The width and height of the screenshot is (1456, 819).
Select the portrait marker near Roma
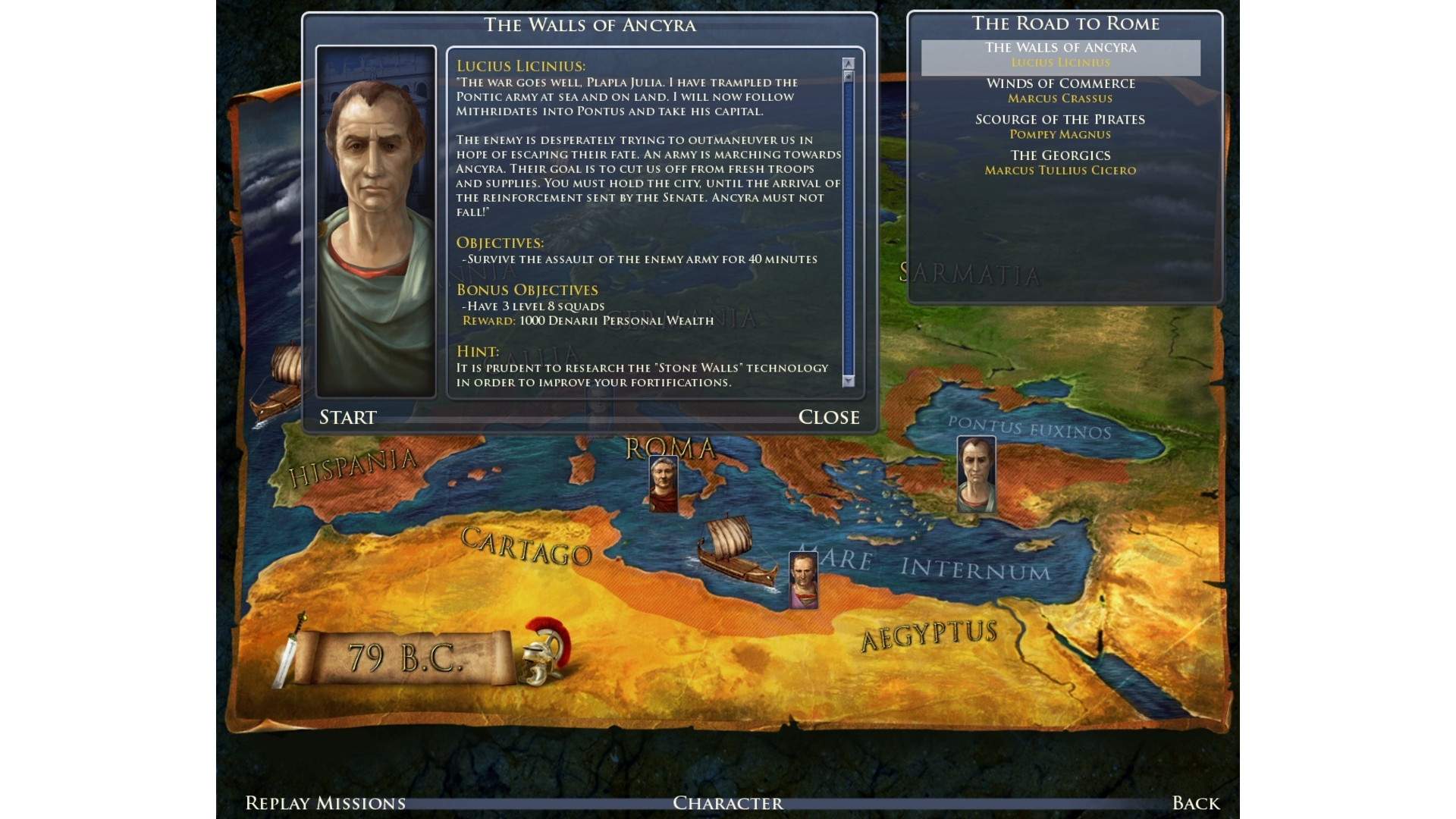tap(664, 483)
